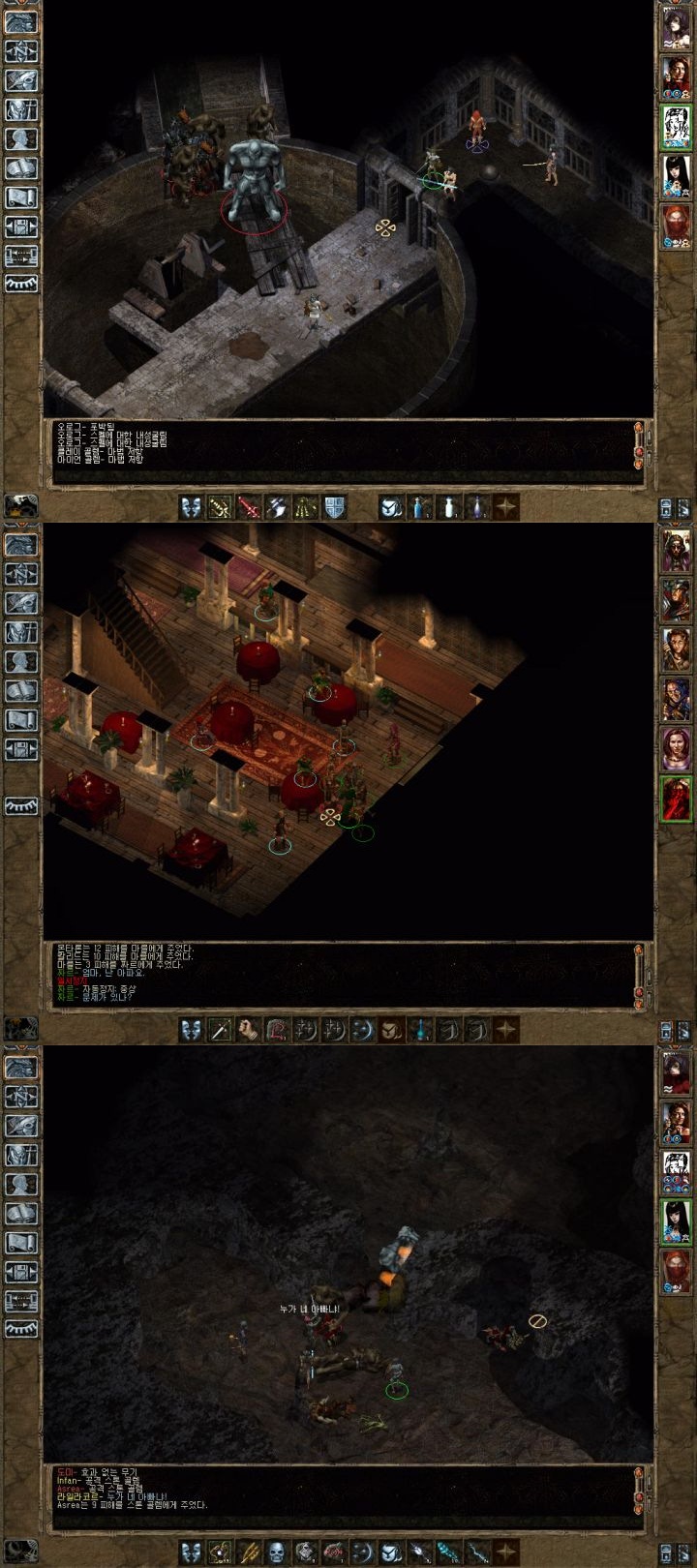Activate the skull icon ability
The image size is (697, 1568).
[277, 1553]
